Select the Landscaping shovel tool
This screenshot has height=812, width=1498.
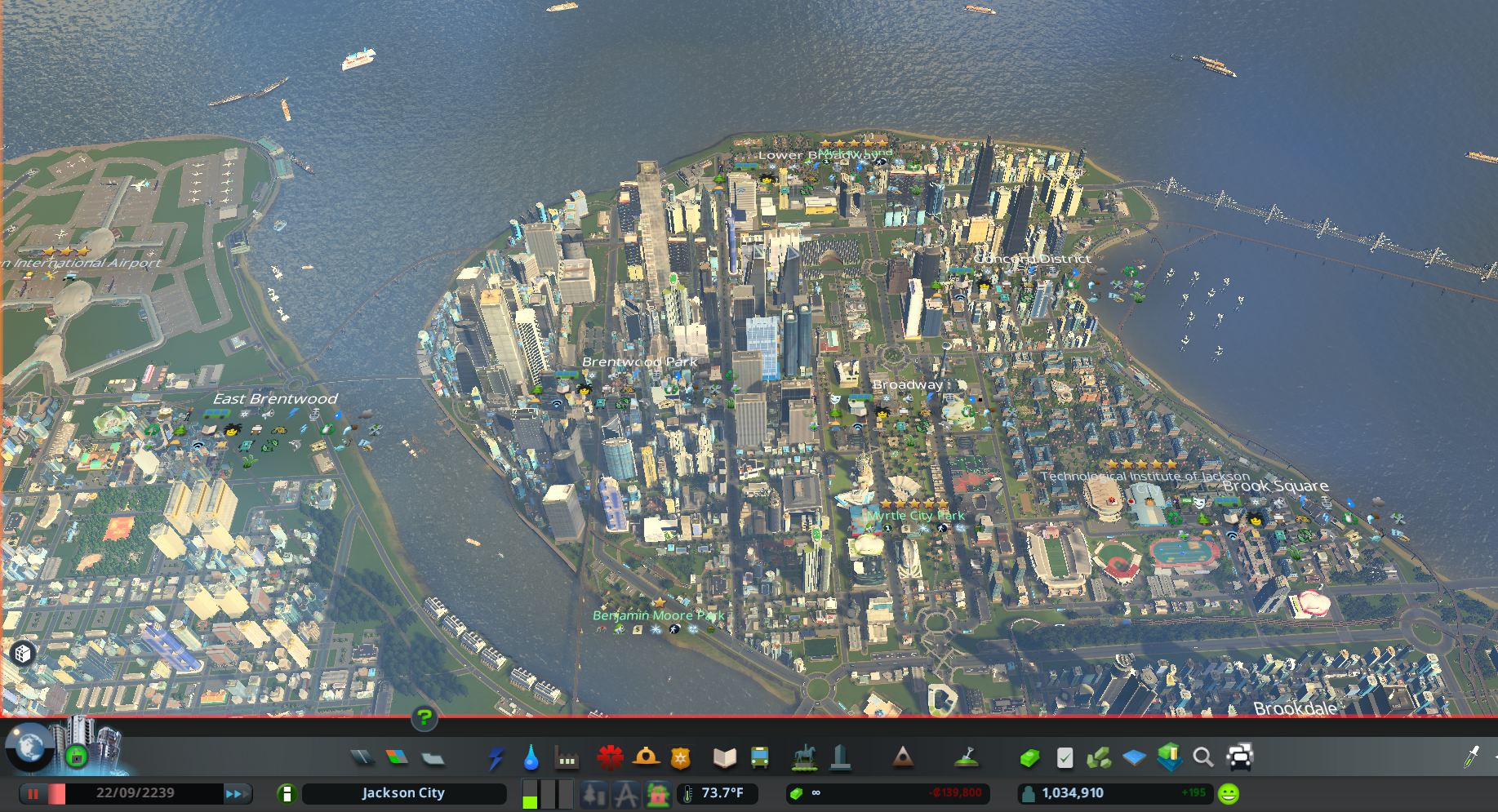967,757
